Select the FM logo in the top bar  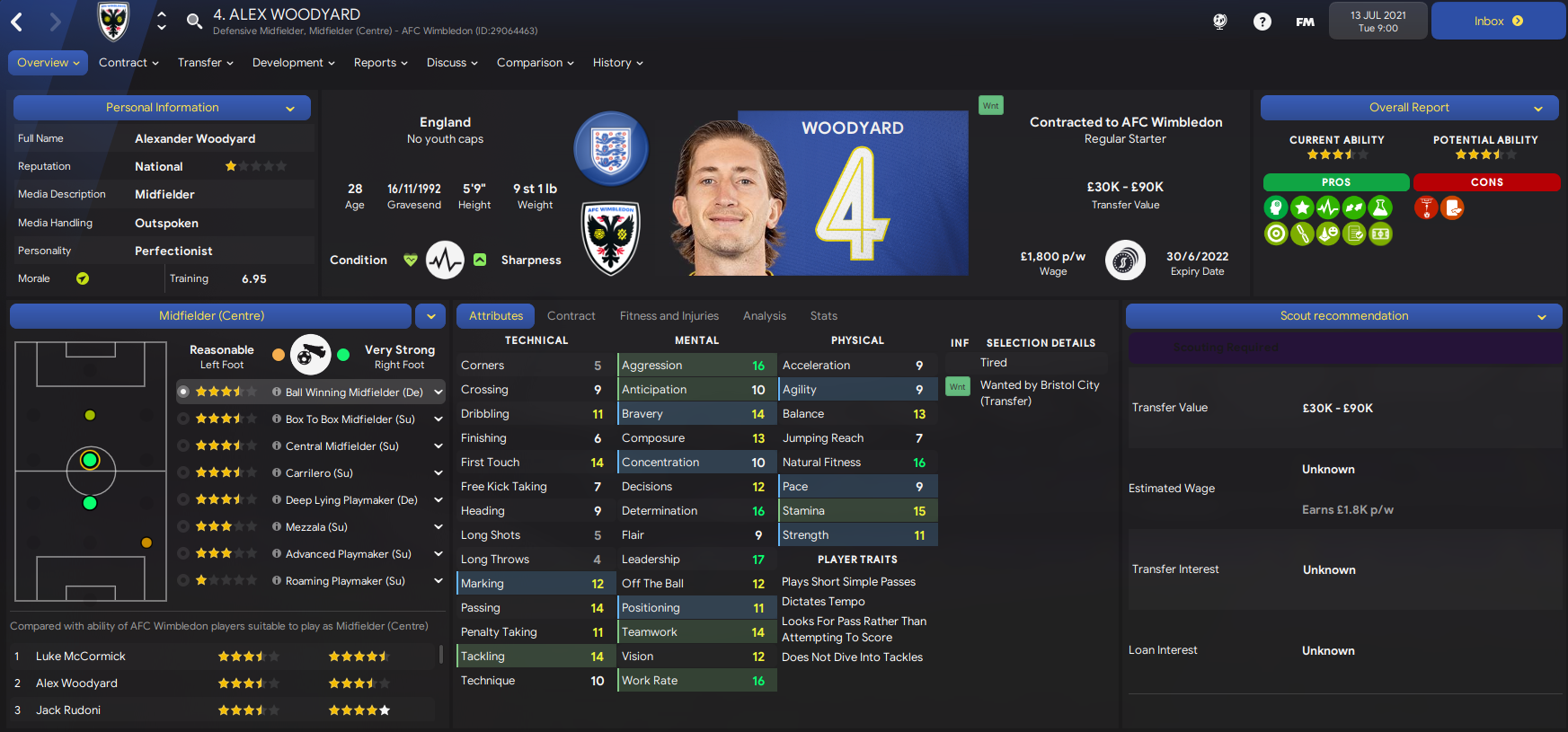pos(1305,22)
